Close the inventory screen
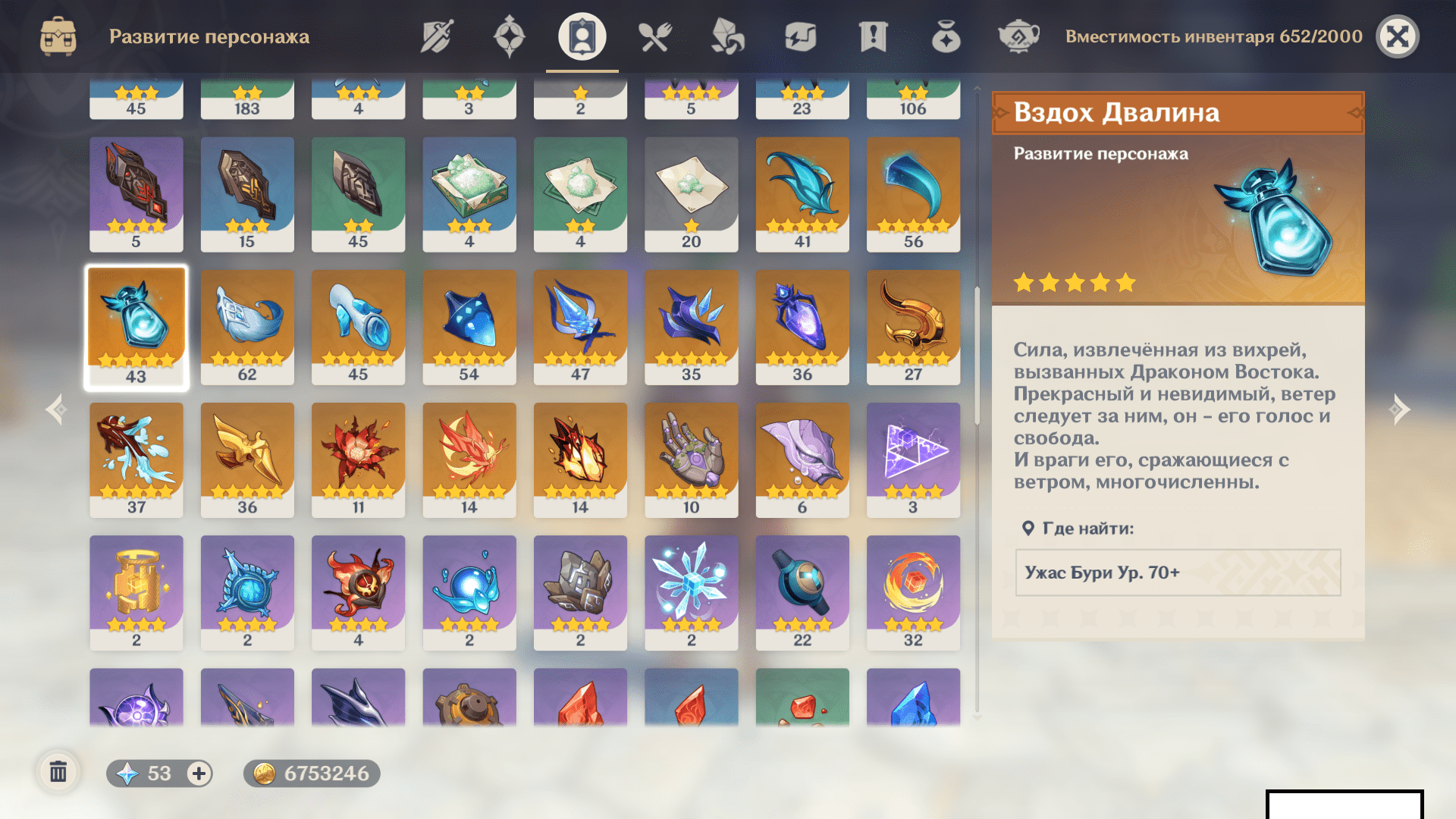The height and width of the screenshot is (819, 1456). (x=1397, y=36)
